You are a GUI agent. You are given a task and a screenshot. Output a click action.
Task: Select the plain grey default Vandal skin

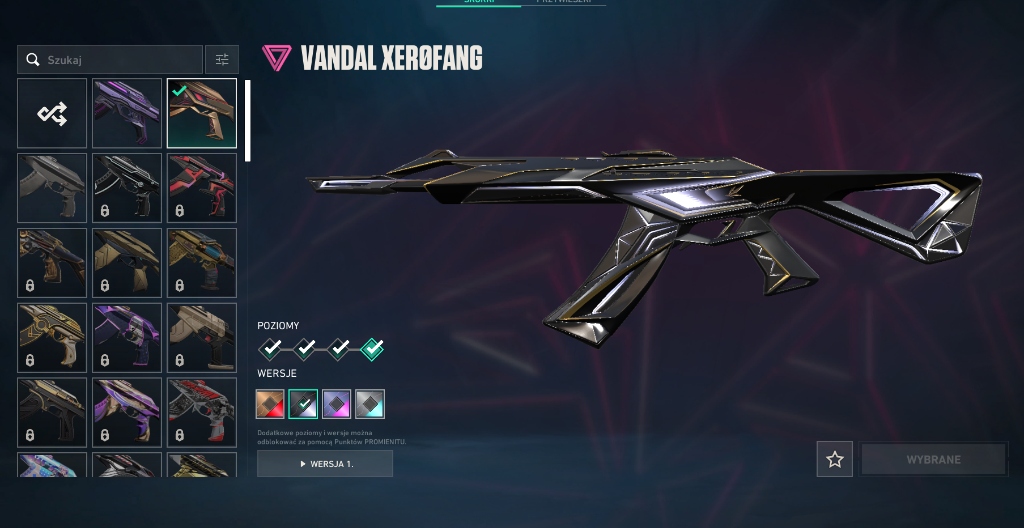(52, 188)
